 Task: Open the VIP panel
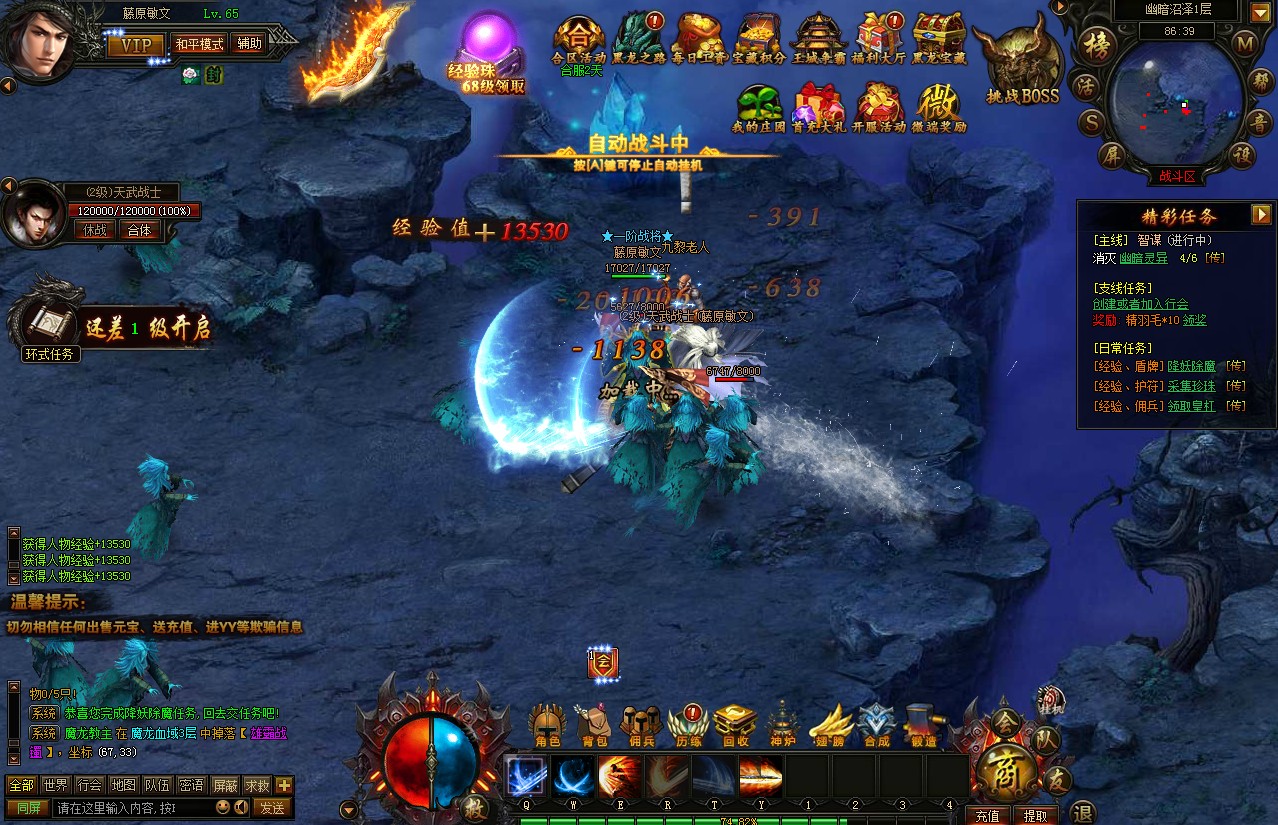click(x=136, y=45)
